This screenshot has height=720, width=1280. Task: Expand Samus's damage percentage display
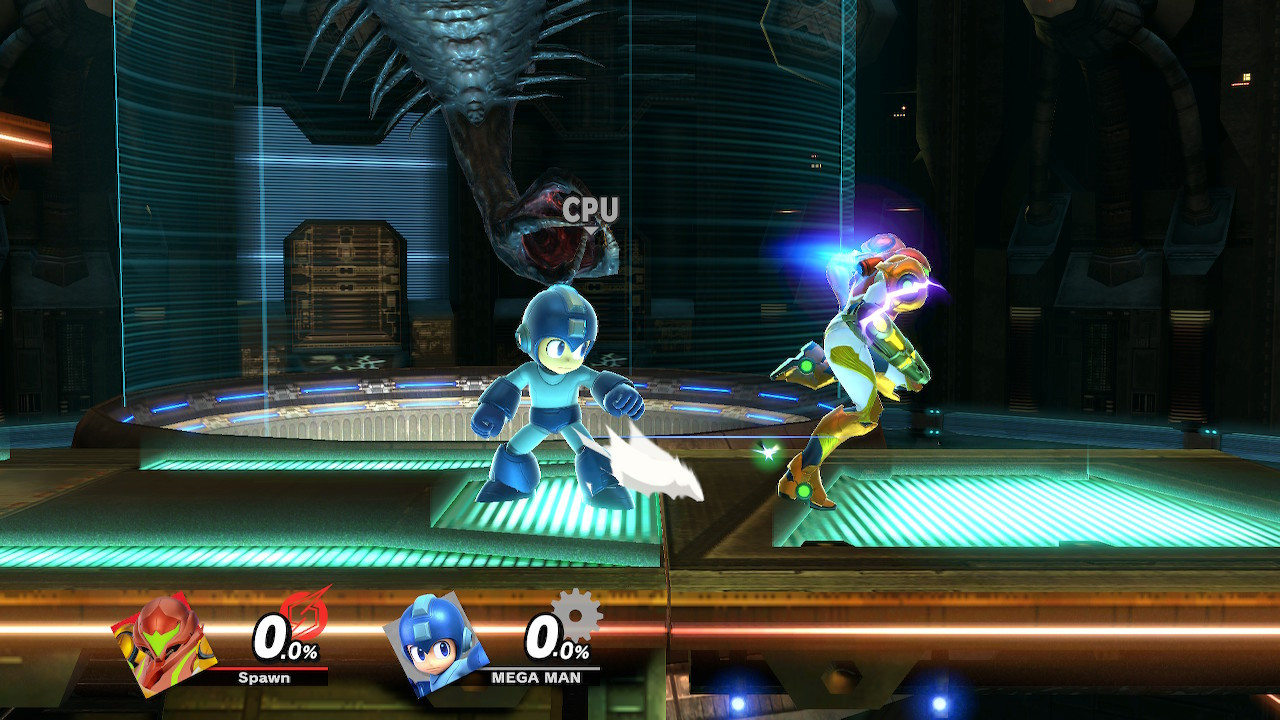click(283, 640)
